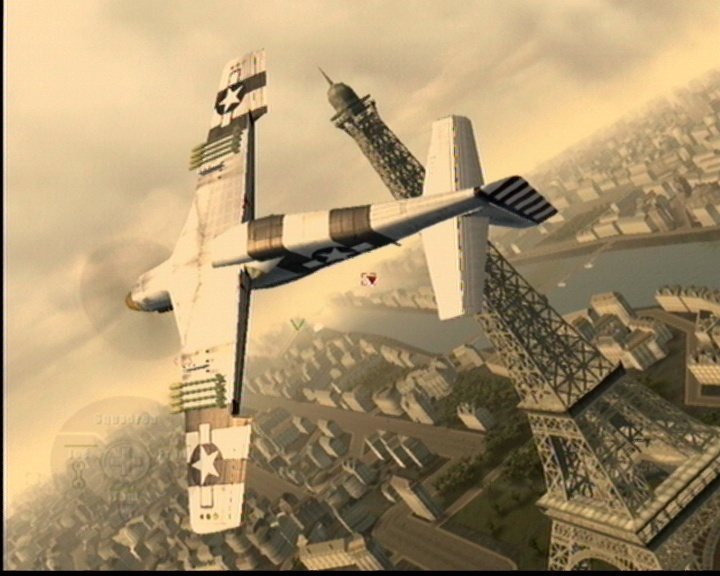
Task: Click the green chevron waypoint marker
Action: 296,323
